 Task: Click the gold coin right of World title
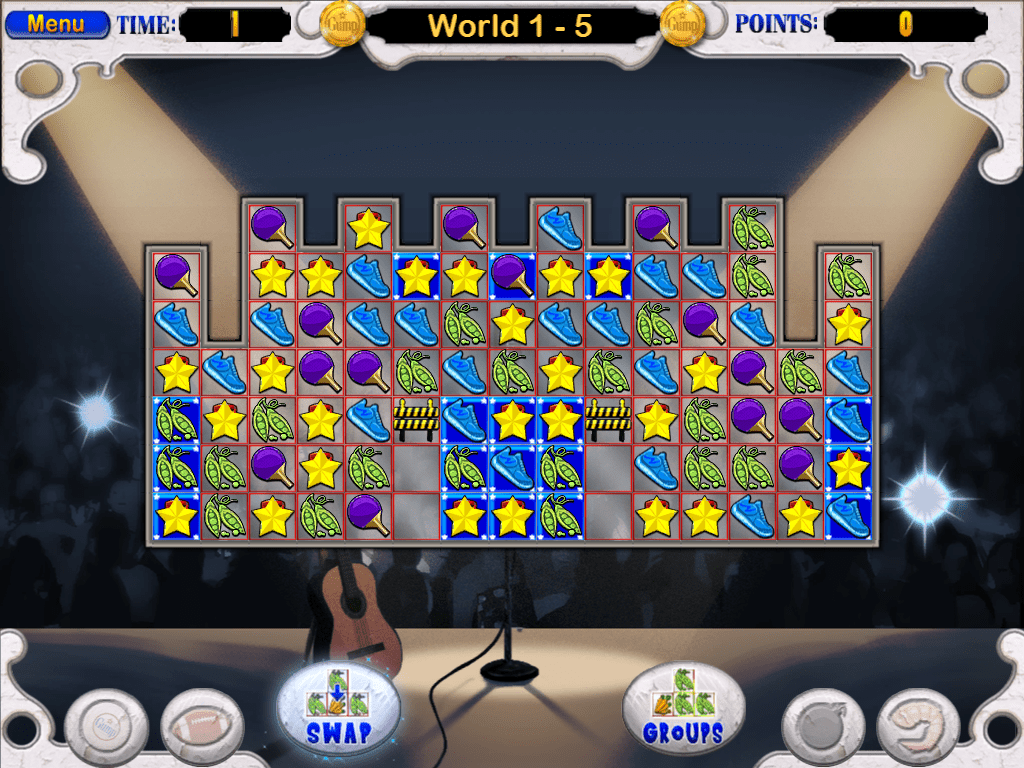point(682,24)
